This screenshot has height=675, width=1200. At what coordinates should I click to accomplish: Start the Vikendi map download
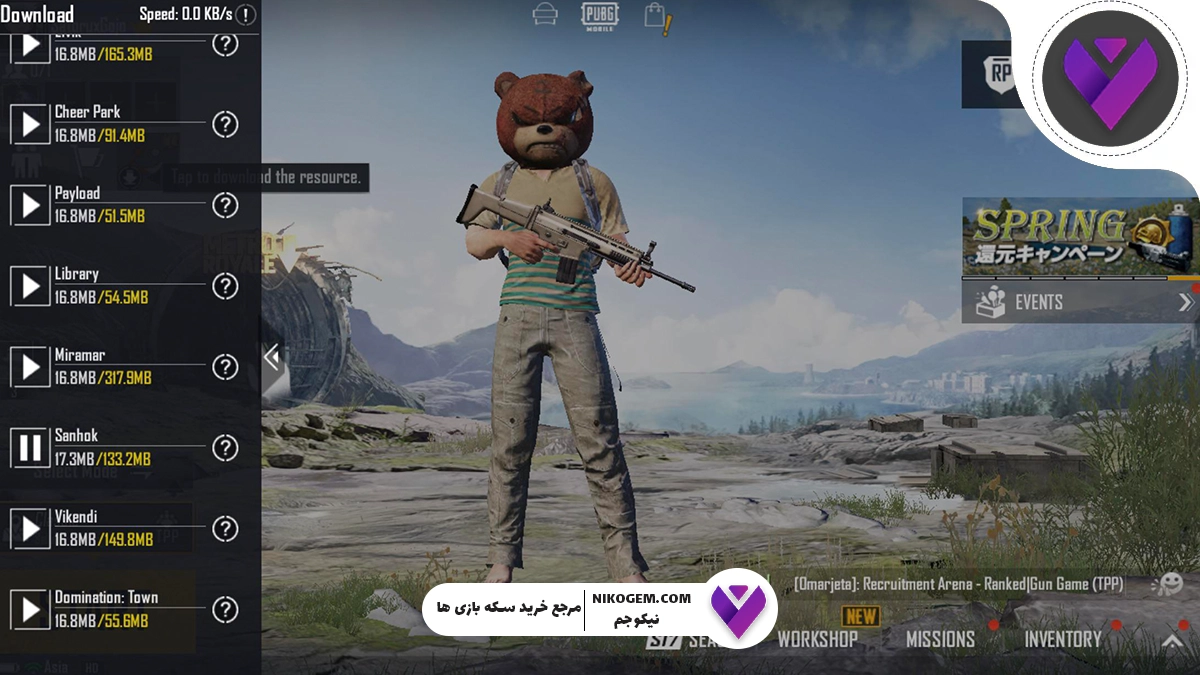(x=30, y=528)
